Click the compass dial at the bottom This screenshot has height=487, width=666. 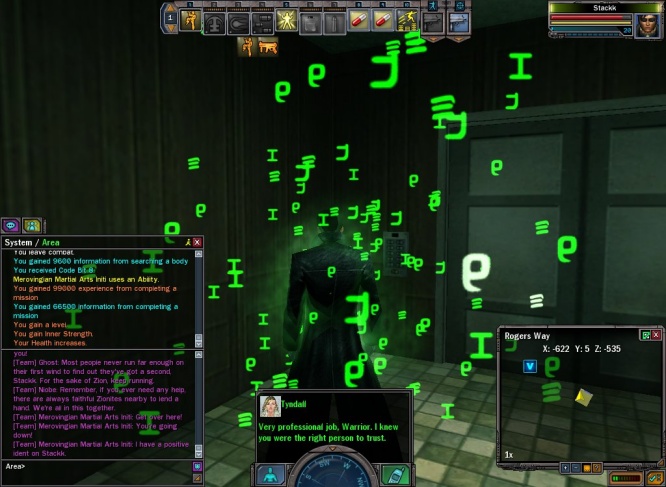tap(333, 474)
